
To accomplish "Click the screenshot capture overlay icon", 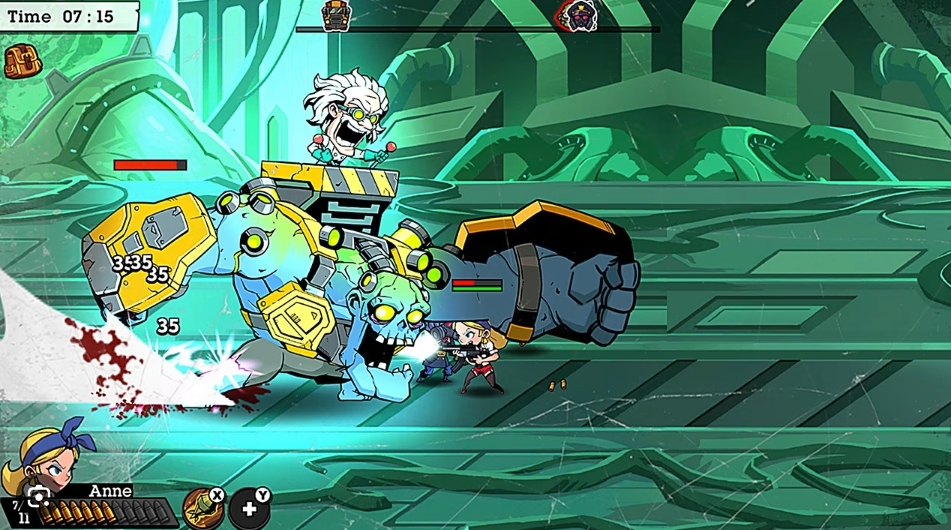I will 38,498.
